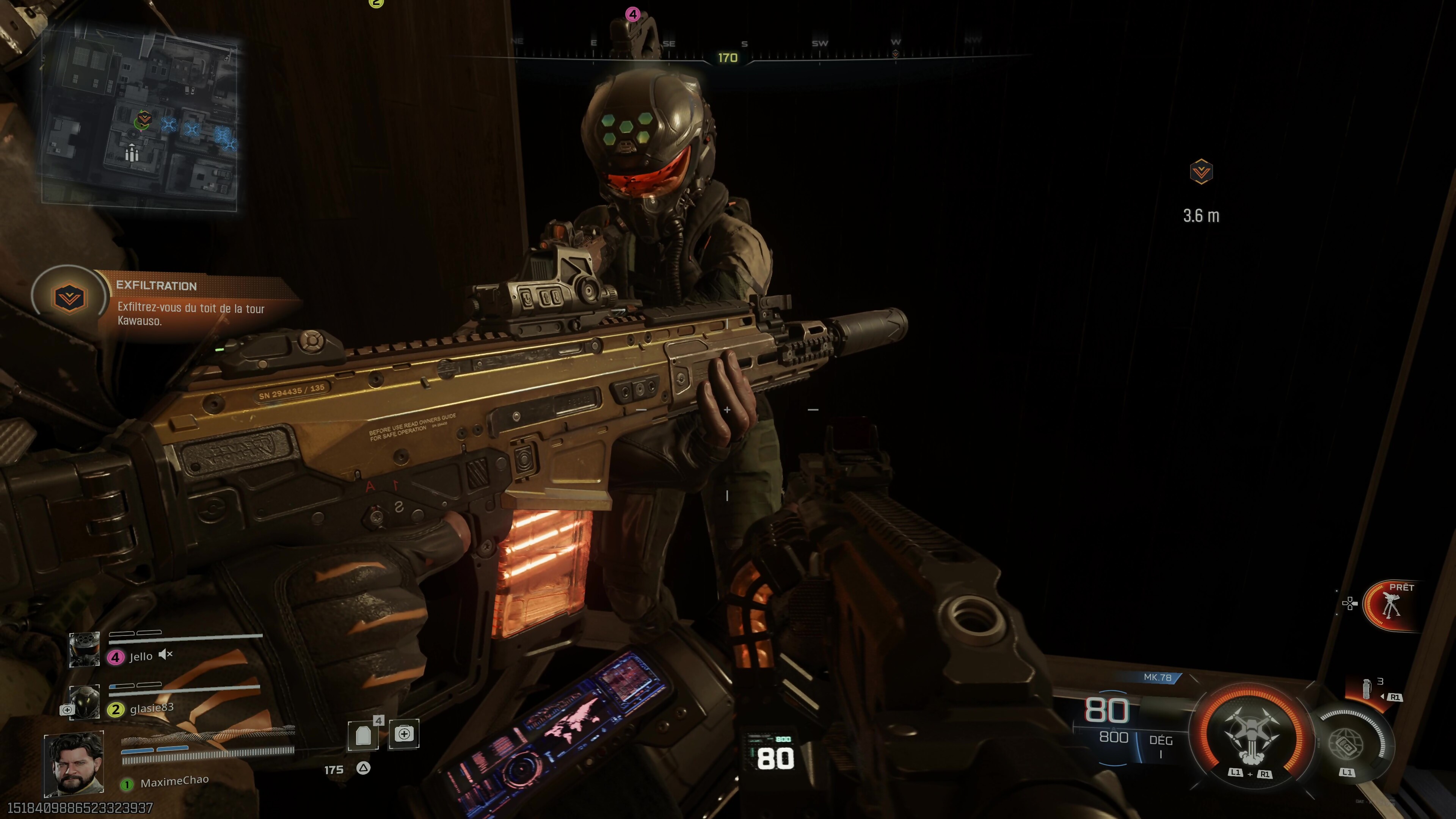Click the teammate 4 marker above the helmet
1456x819 pixels.
(x=632, y=14)
